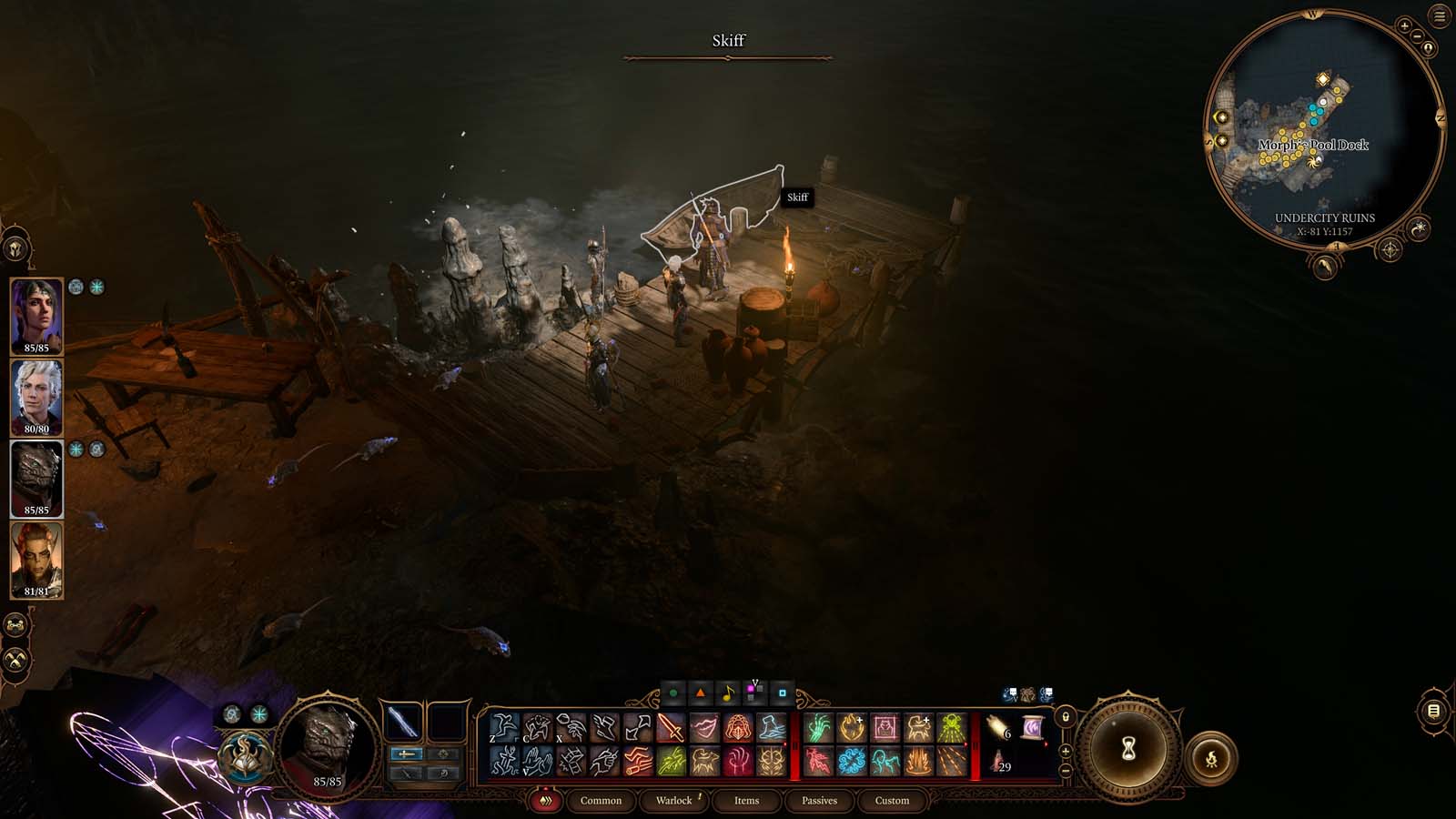Select Shadowheart's party portrait
The height and width of the screenshot is (819, 1456).
pos(36,315)
